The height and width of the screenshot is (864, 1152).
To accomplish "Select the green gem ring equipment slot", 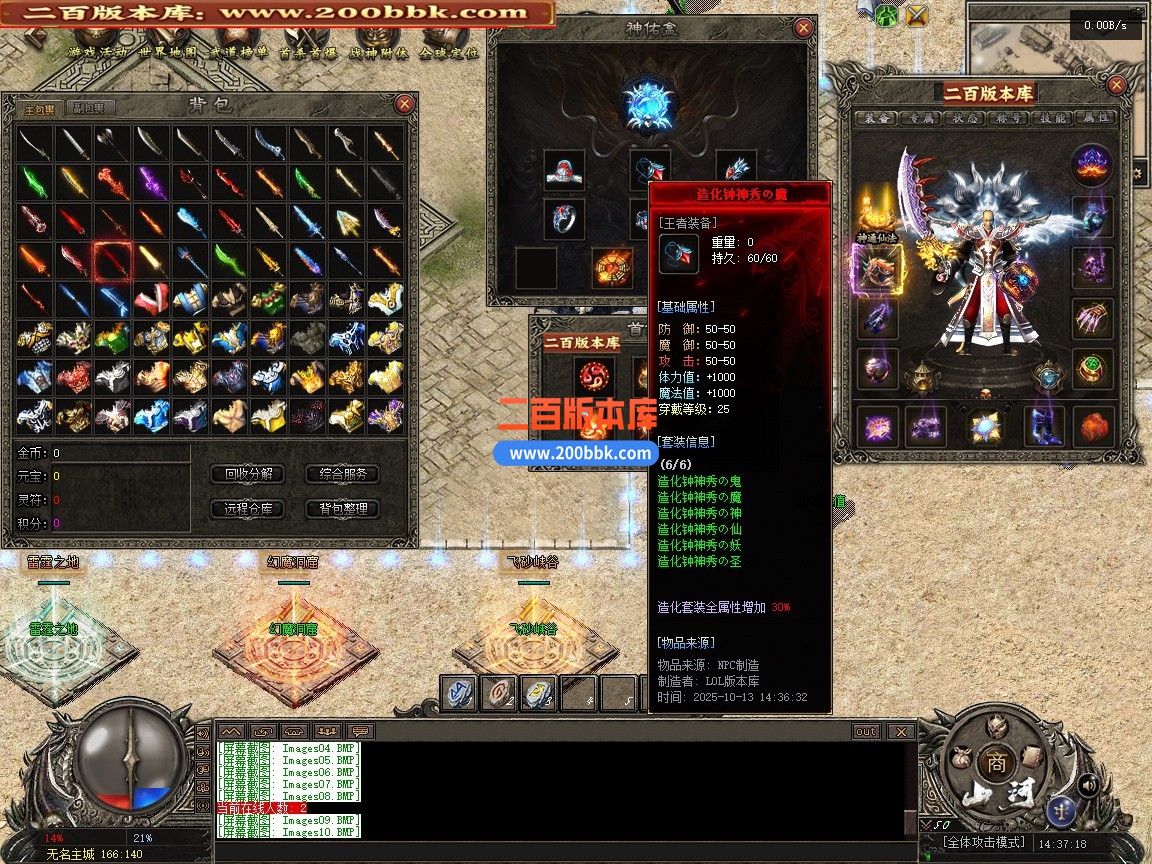I will (1092, 368).
